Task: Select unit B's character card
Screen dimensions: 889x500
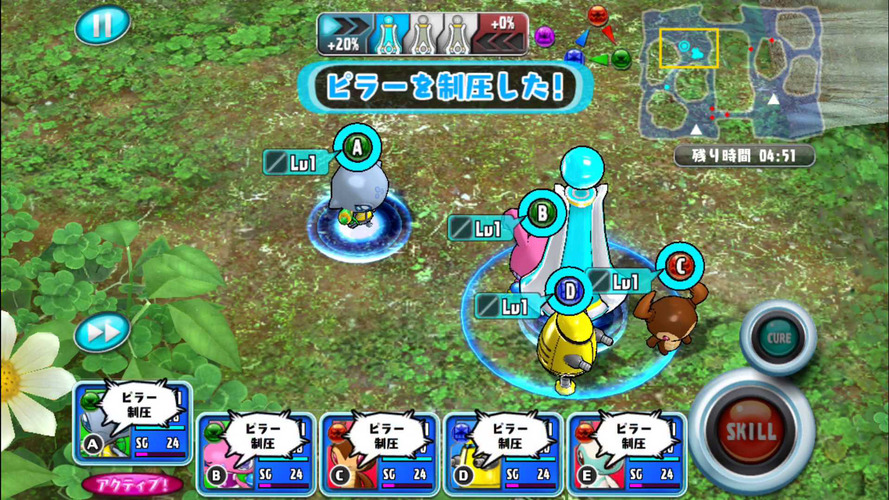Action: [256, 453]
